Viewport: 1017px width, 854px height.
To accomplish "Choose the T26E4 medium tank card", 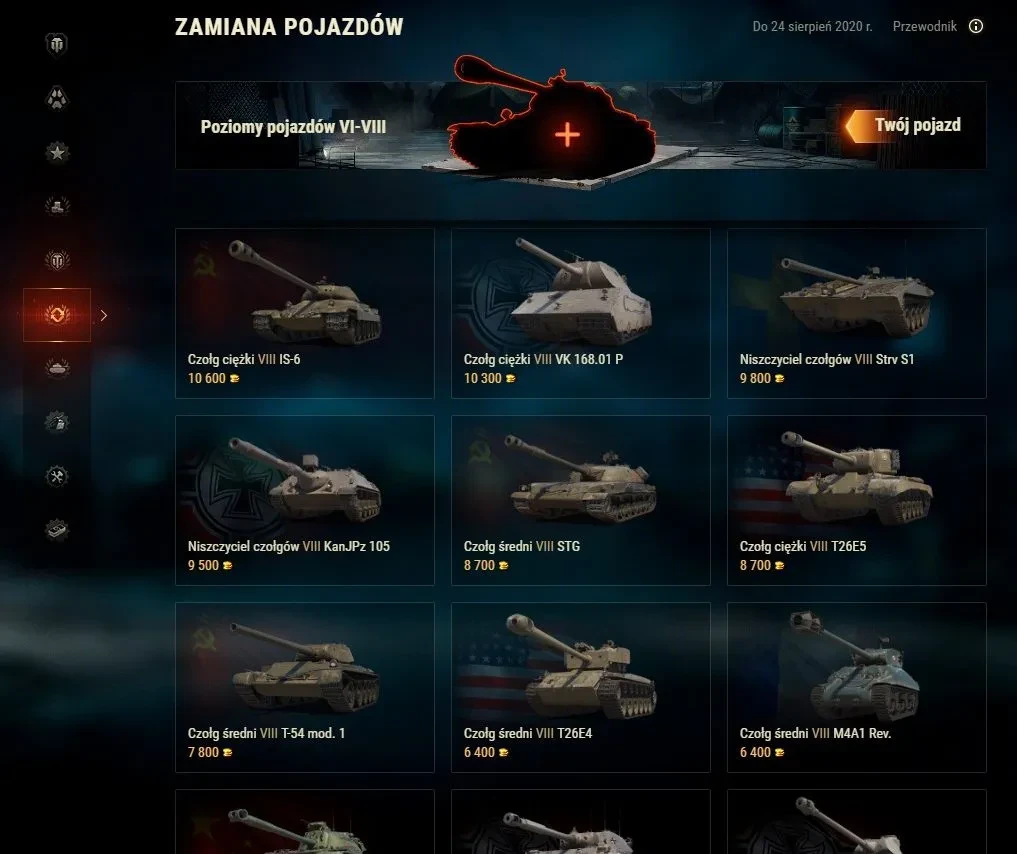I will pos(581,687).
